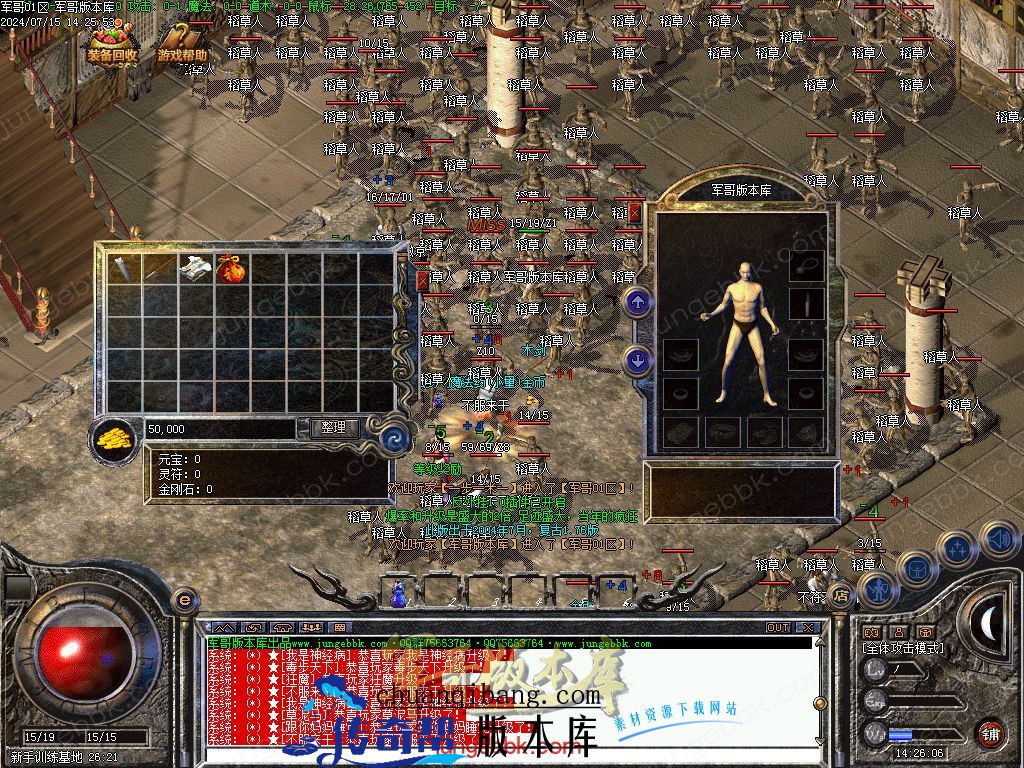Close the character equipment panel
The height and width of the screenshot is (768, 1024).
(x=634, y=212)
